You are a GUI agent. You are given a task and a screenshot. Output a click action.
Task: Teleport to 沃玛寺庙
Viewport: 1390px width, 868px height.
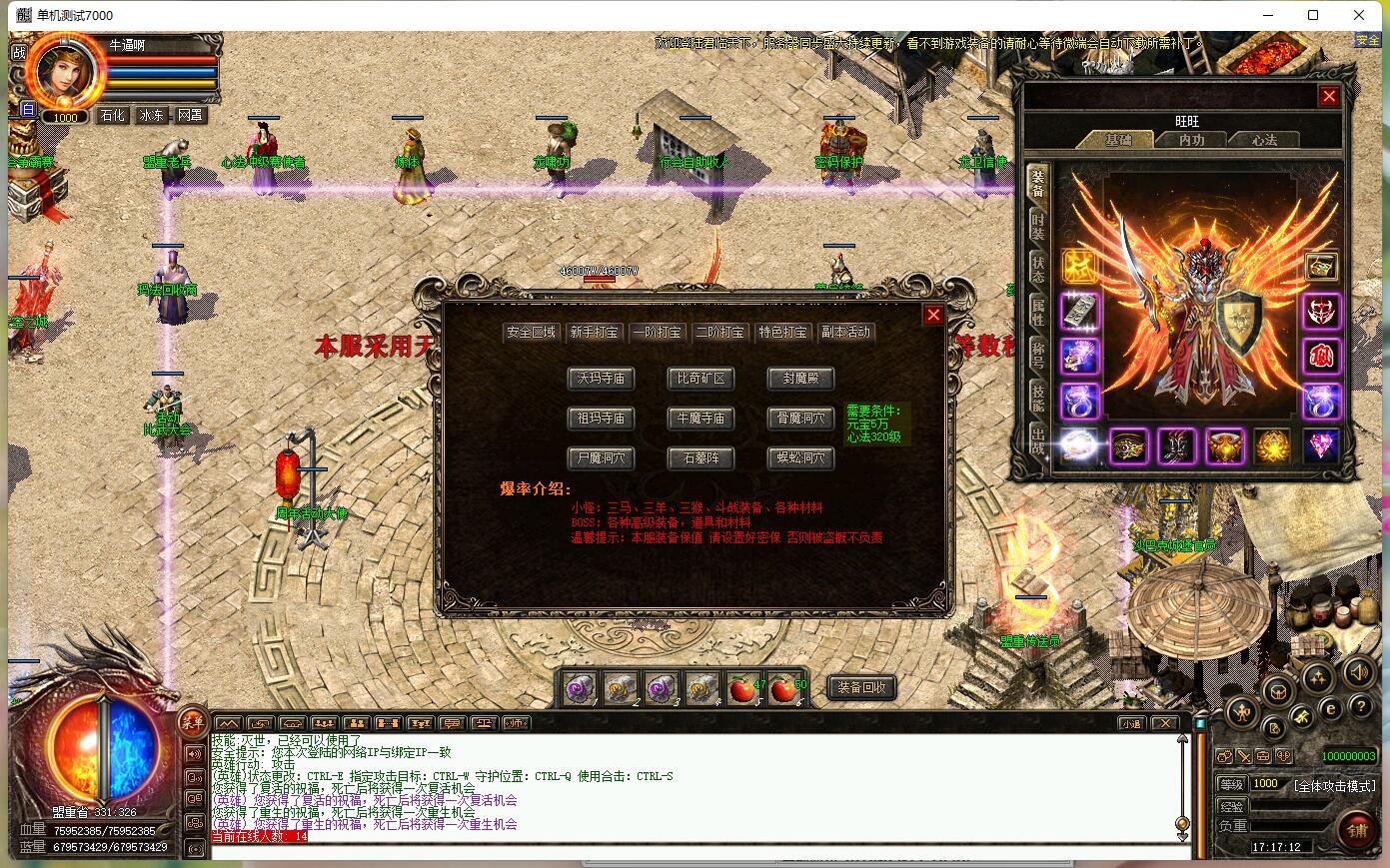point(601,379)
